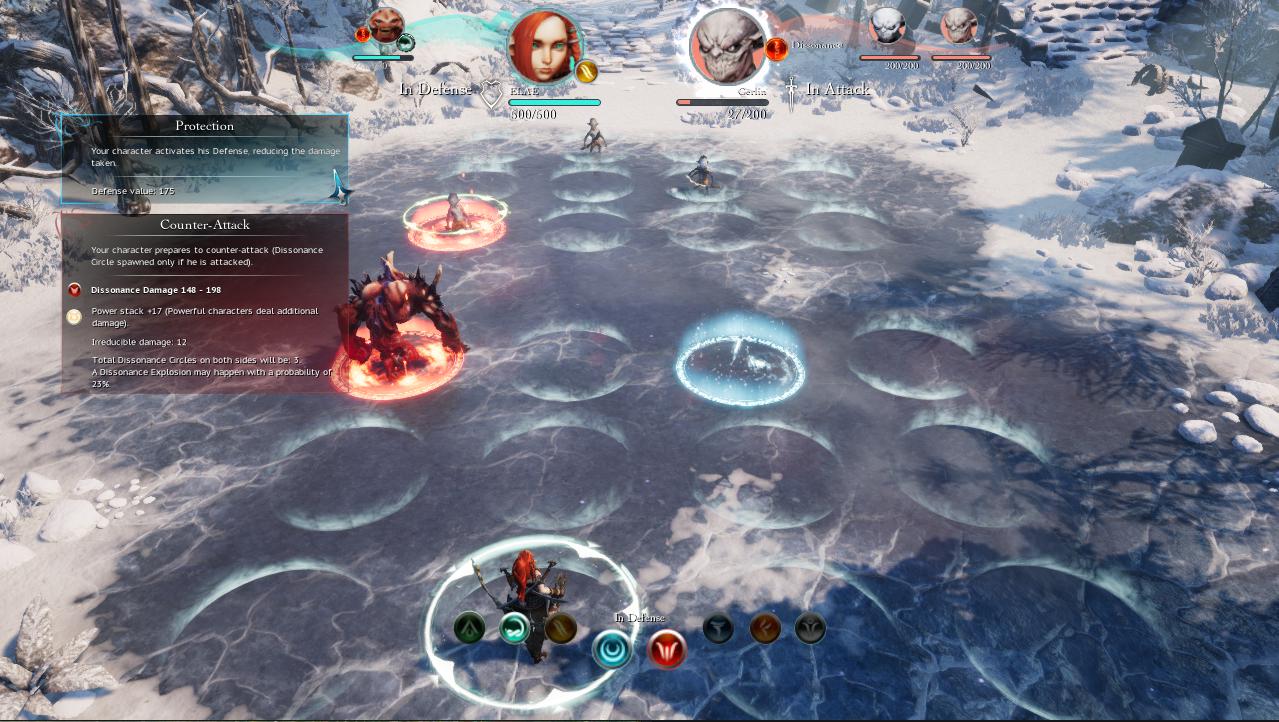Choose the red Counter-Attack ability
Viewport: 1279px width, 722px height.
(x=667, y=650)
